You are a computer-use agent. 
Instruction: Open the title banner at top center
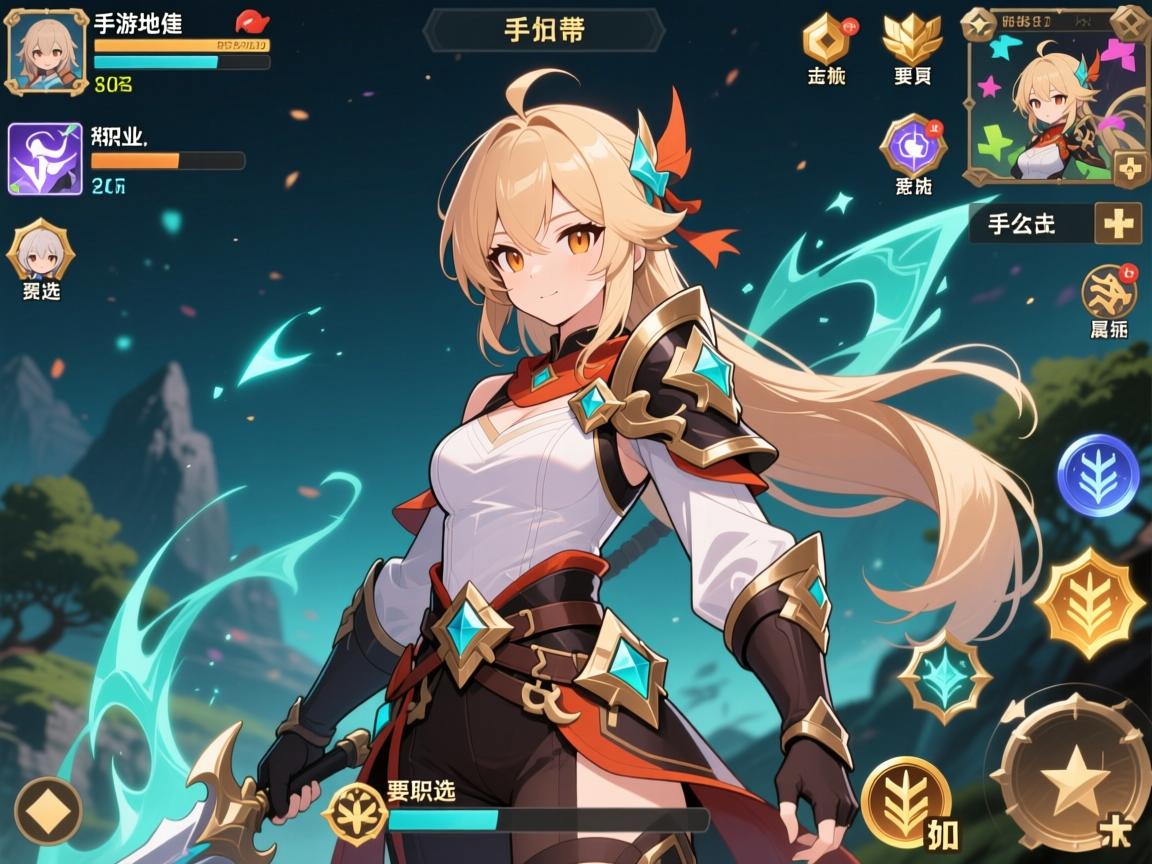coord(544,30)
